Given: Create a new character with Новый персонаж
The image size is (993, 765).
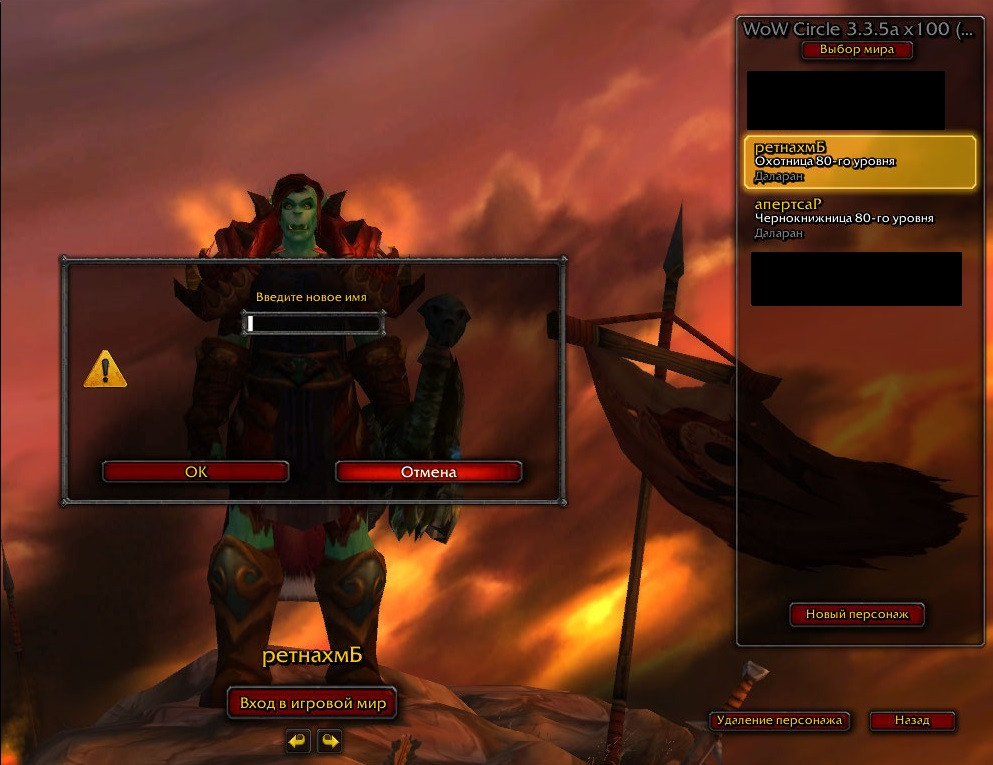Looking at the screenshot, I should (857, 614).
